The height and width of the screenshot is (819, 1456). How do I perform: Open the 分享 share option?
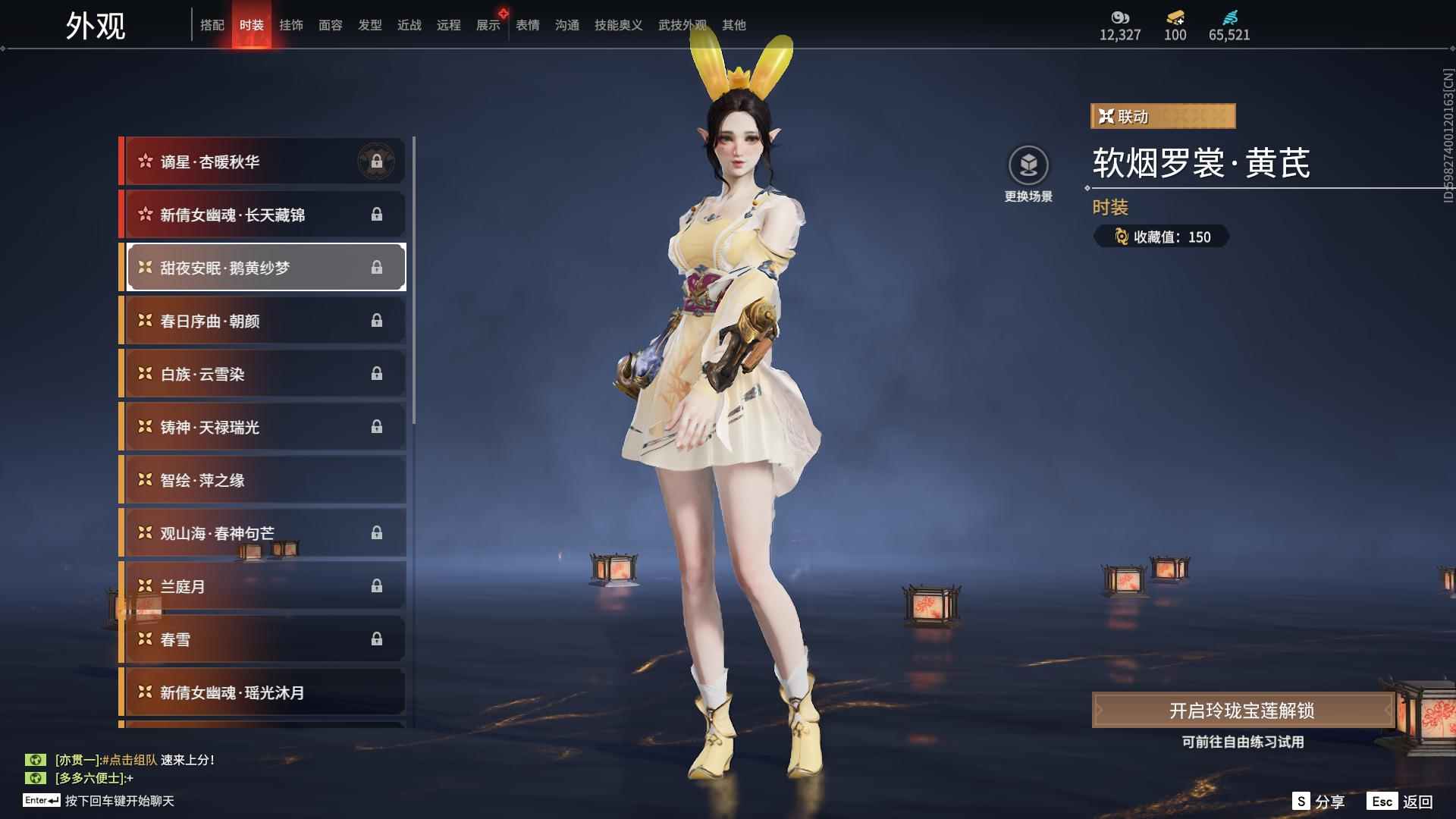point(1319,801)
